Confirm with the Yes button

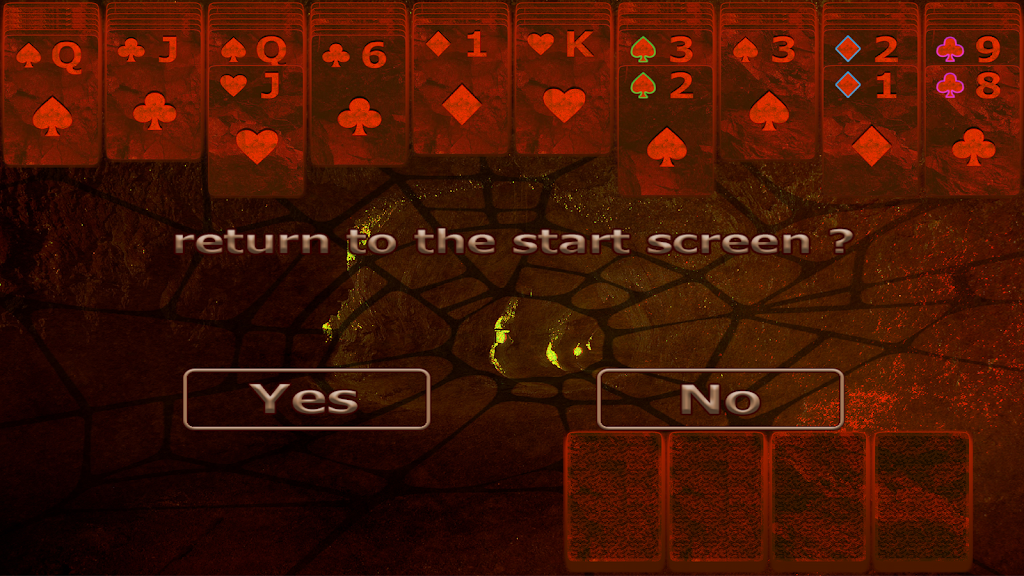[306, 399]
